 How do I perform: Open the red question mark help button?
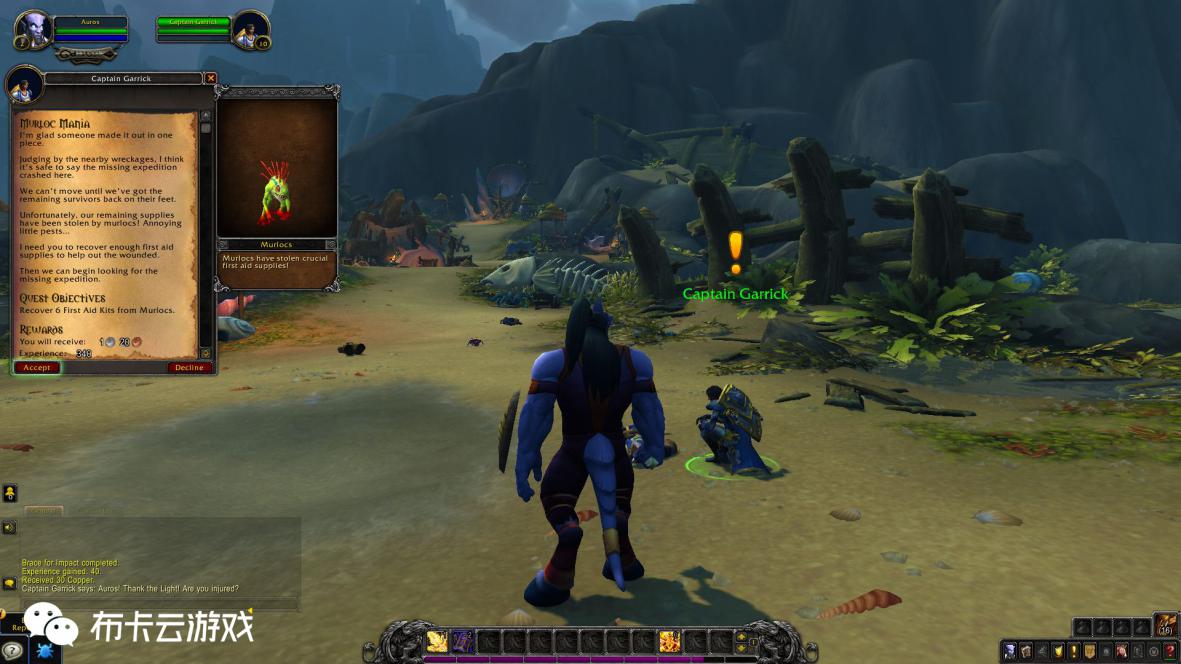1170,651
